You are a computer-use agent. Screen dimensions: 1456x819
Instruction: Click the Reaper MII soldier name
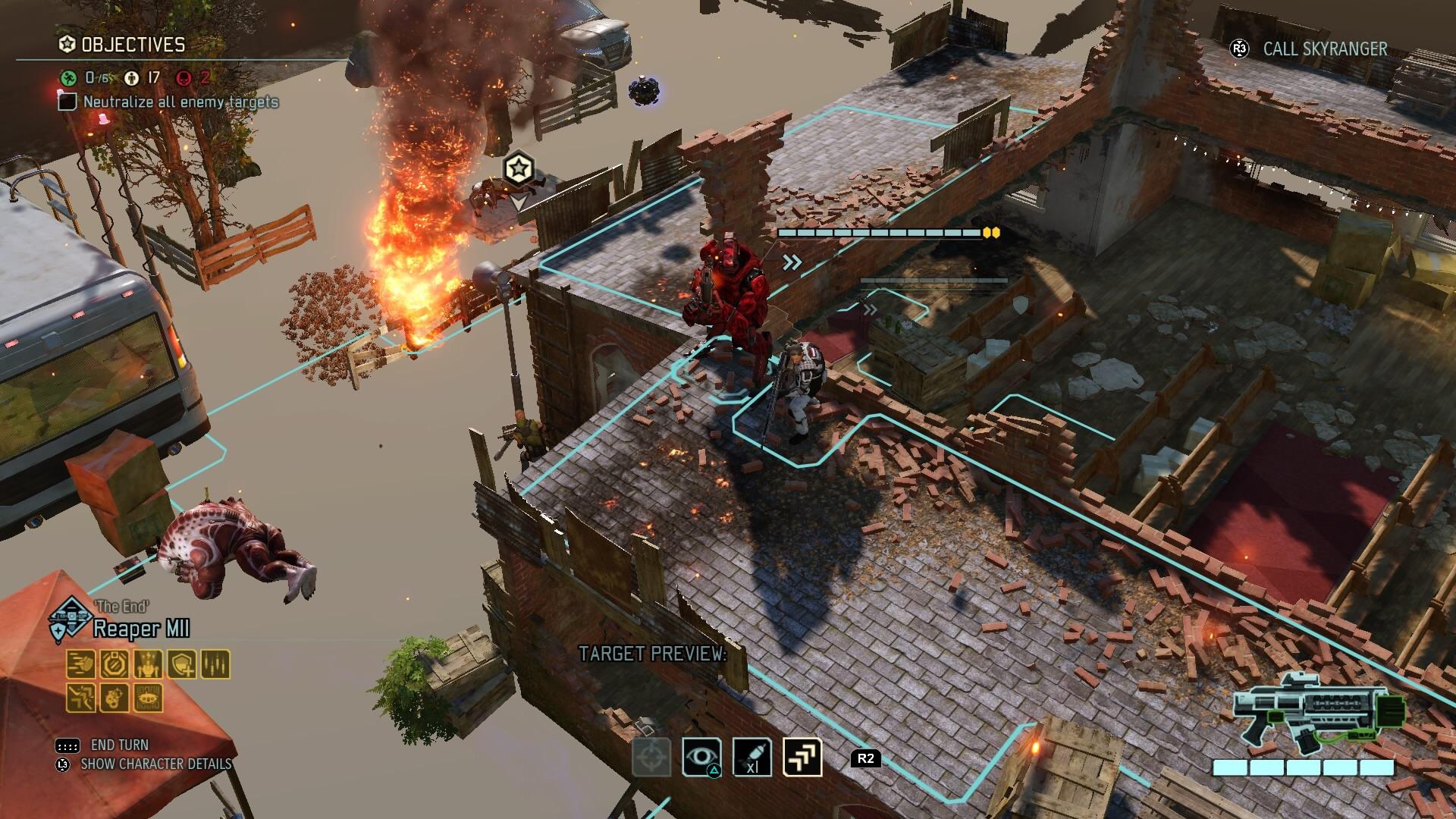point(141,629)
